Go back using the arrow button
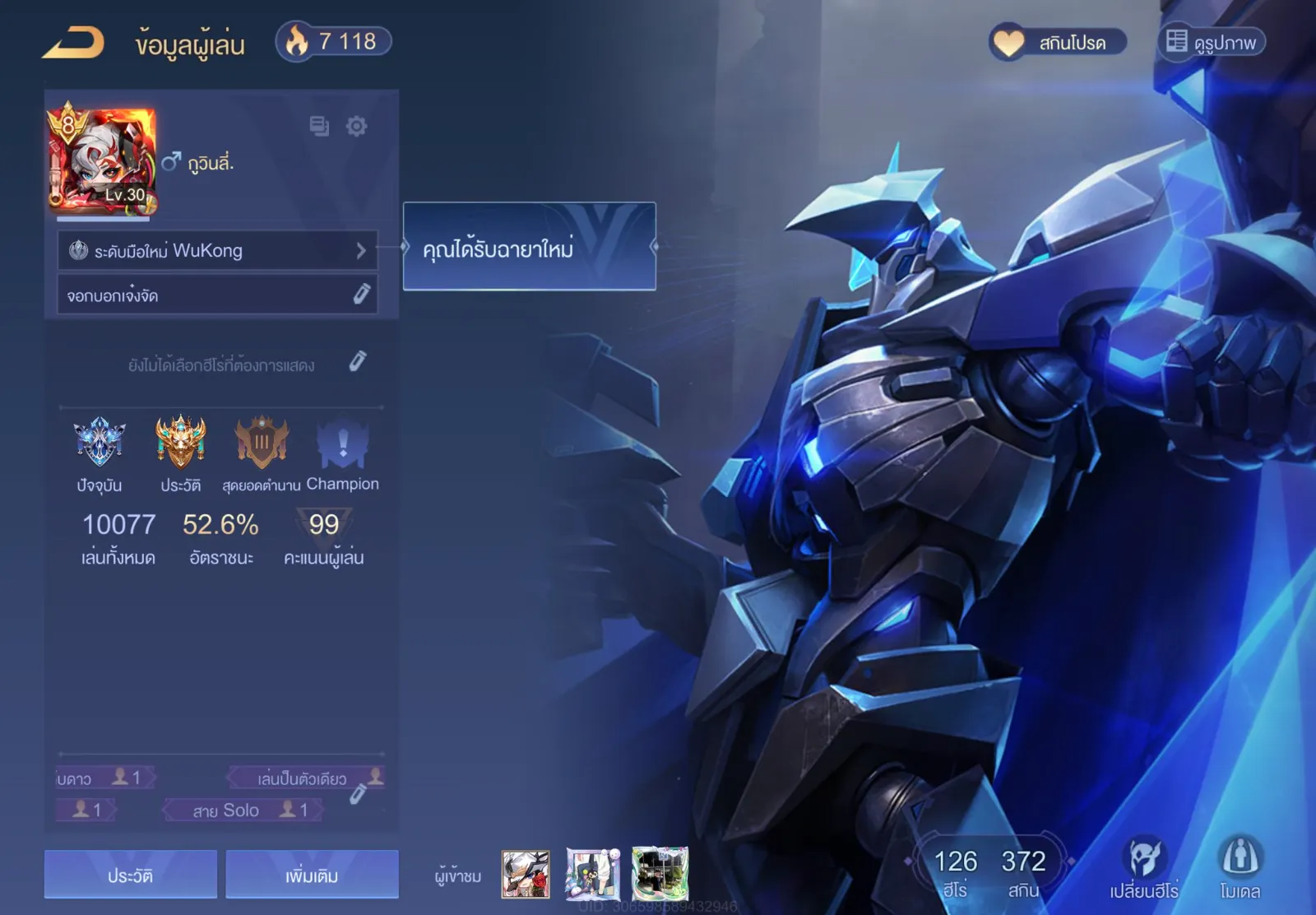 (73, 42)
